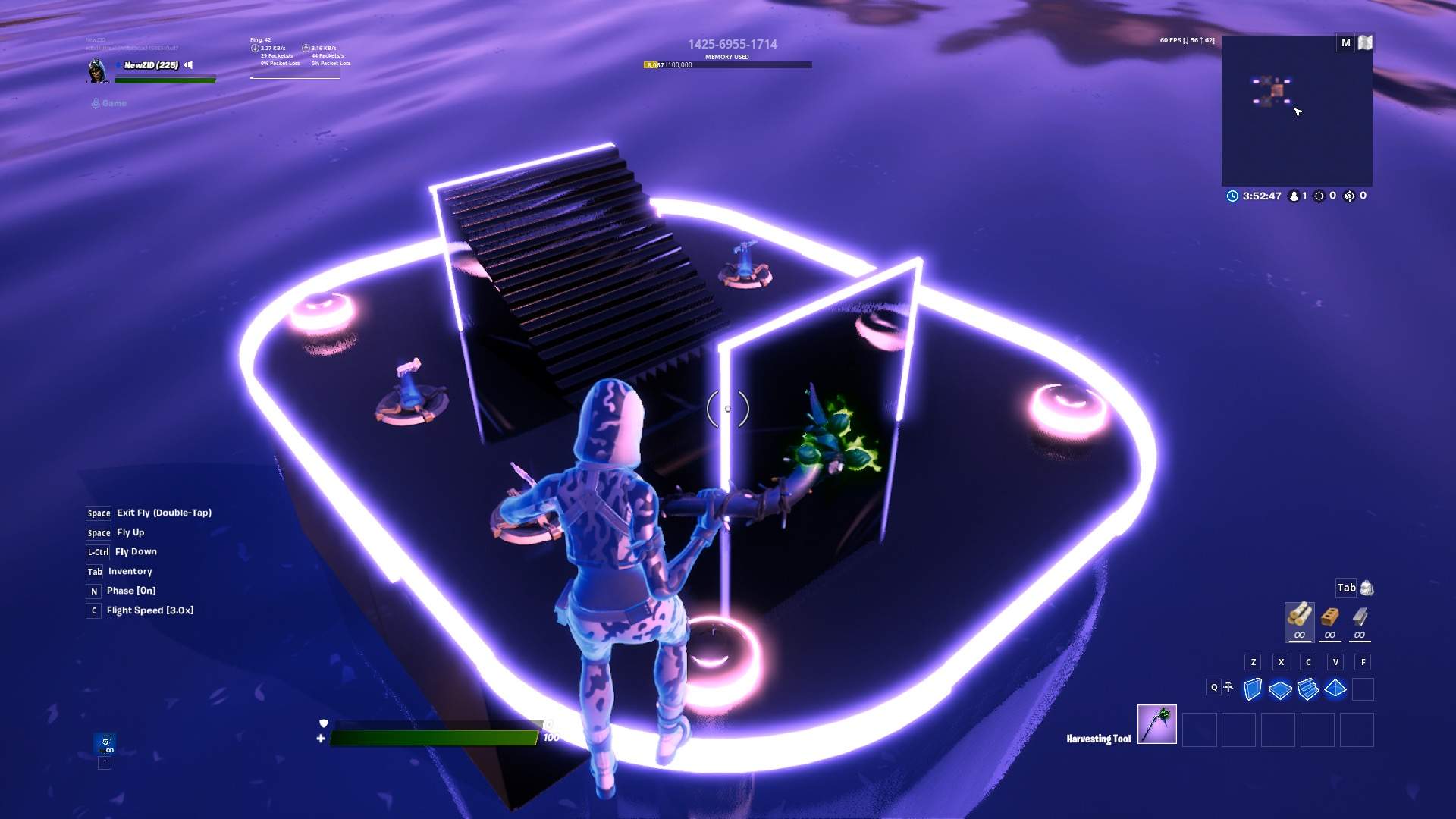Select the wood material
This screenshot has height=819, width=1456.
pos(1299,617)
